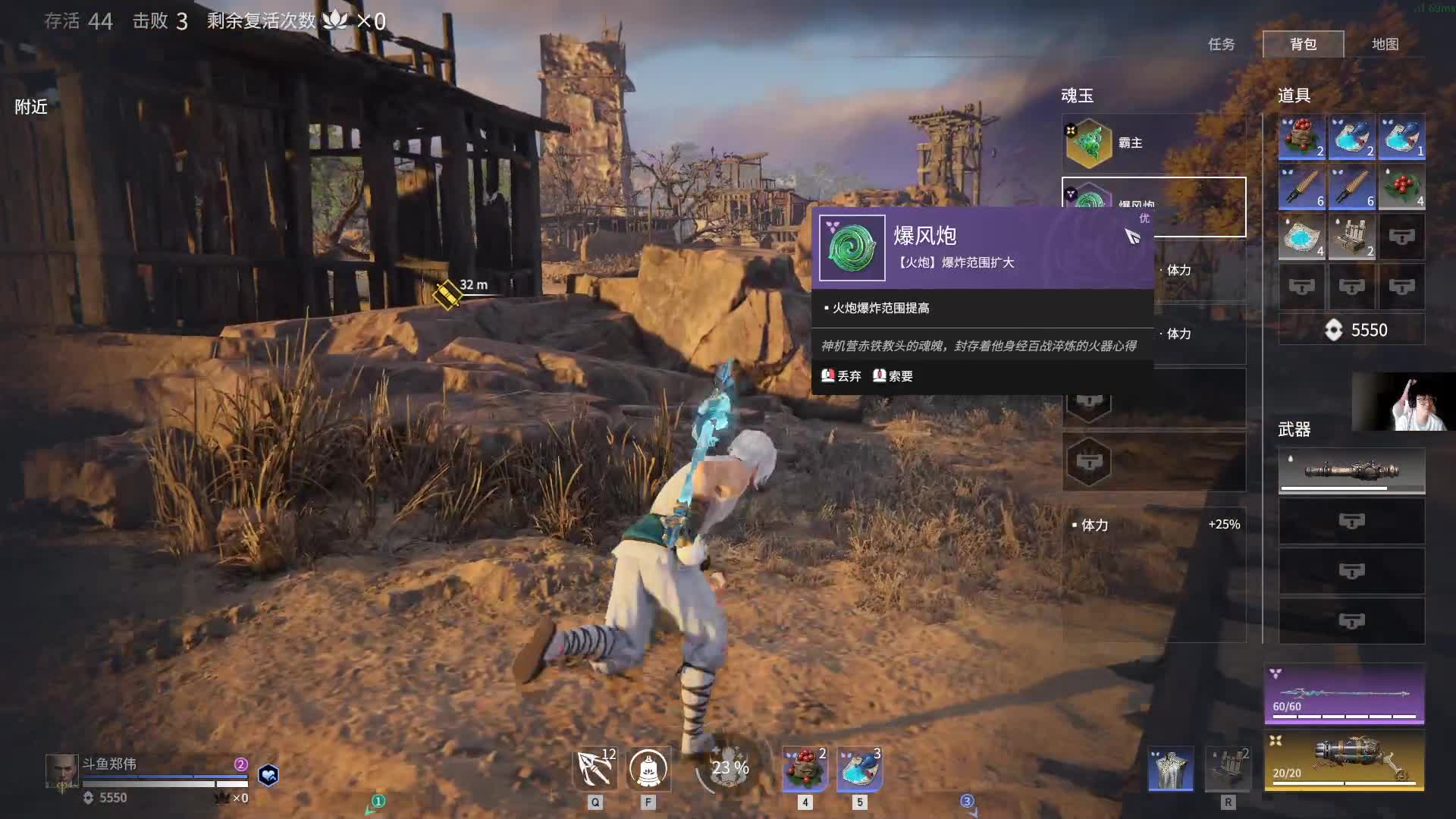This screenshot has width=1456, height=819.
Task: Select the red berry sack in the 道具 grid
Action: tap(1301, 137)
